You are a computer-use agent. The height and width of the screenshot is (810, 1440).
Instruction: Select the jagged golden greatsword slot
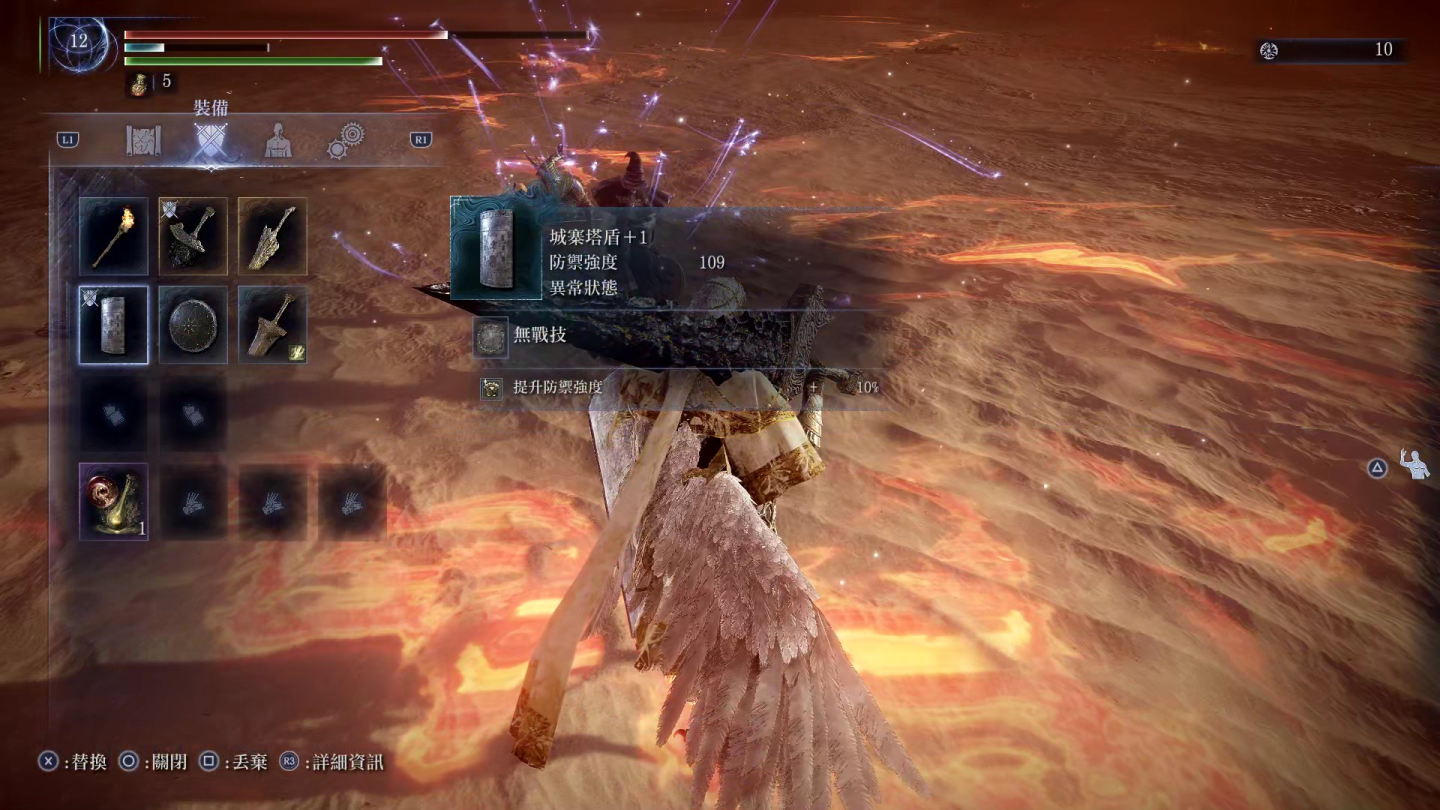(x=272, y=236)
